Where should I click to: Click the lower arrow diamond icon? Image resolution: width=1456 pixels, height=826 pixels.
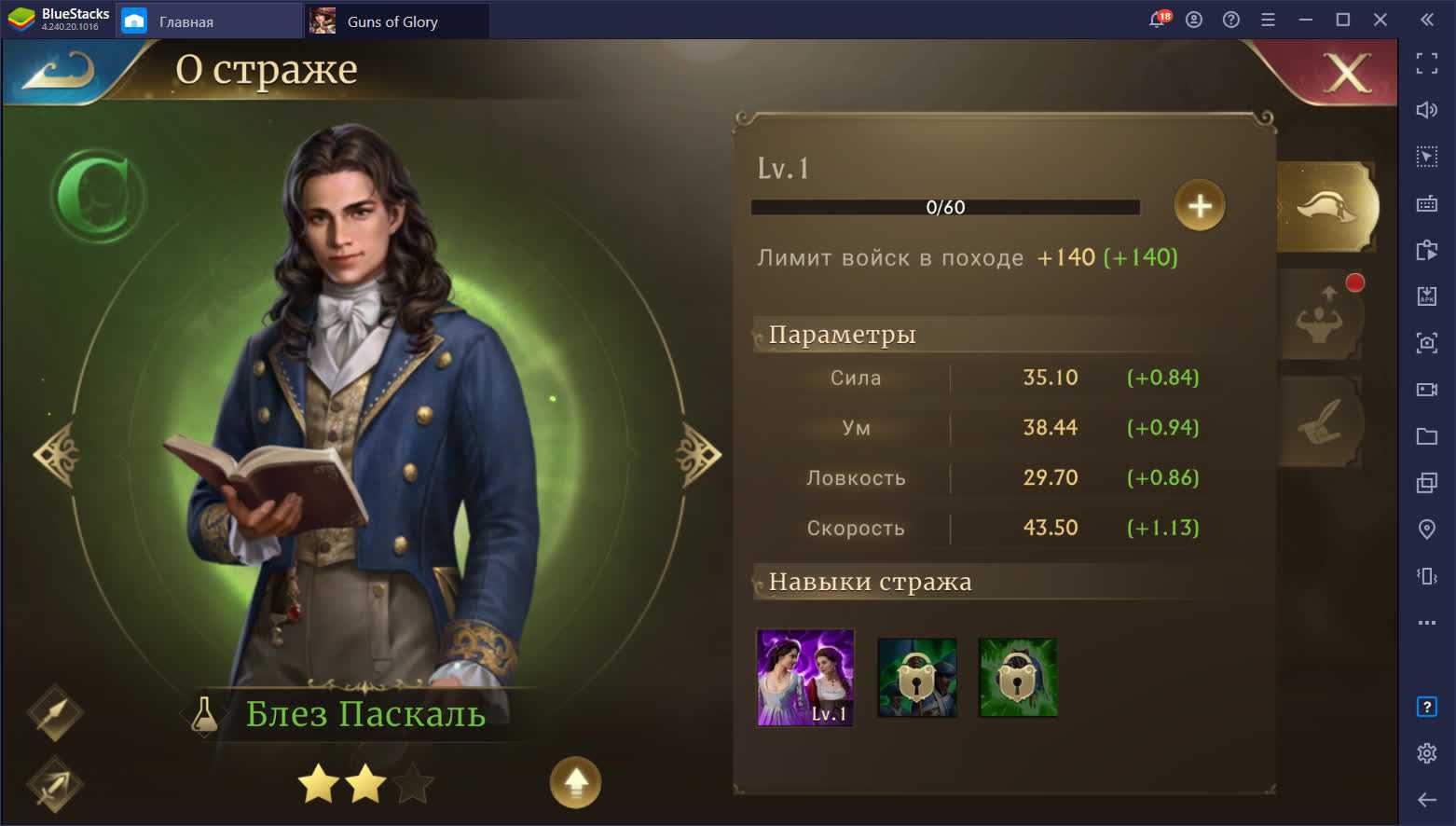(x=55, y=783)
